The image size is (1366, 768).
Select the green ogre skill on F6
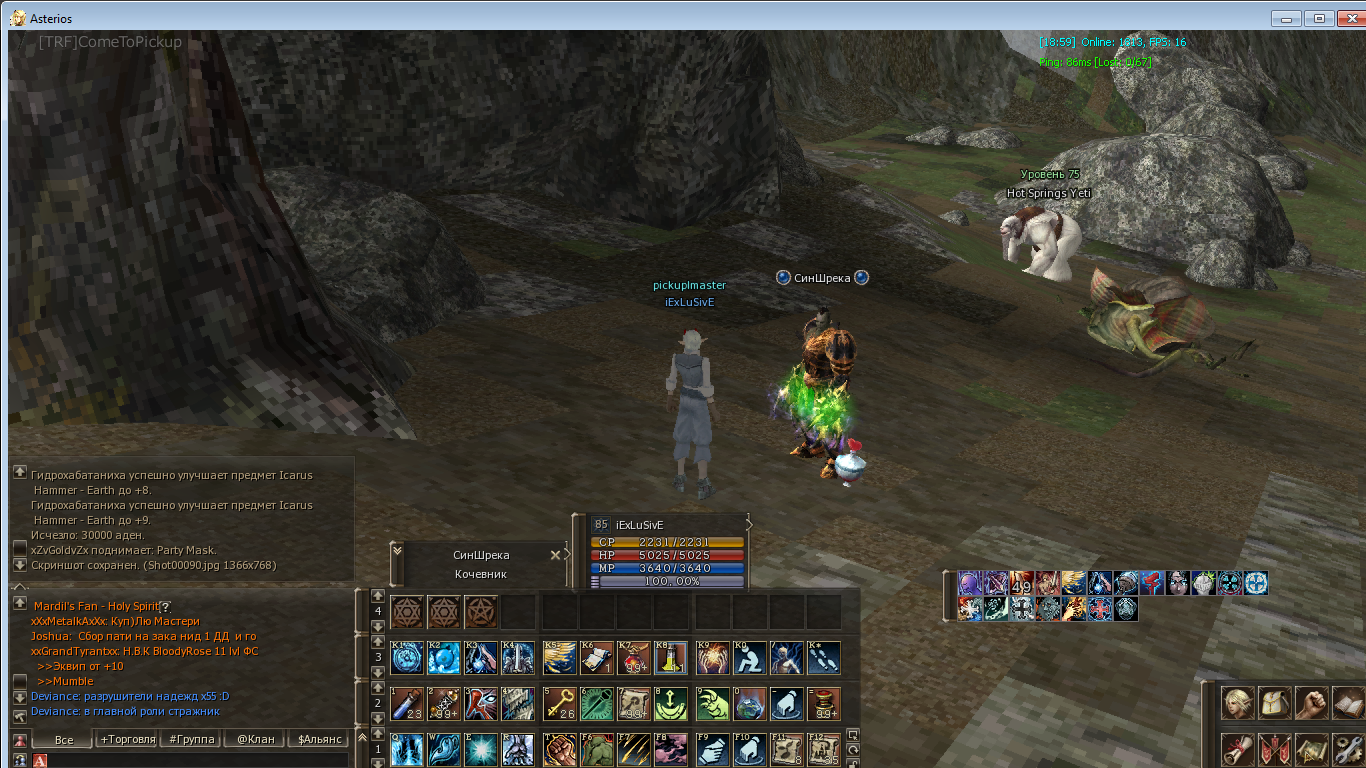(x=597, y=749)
